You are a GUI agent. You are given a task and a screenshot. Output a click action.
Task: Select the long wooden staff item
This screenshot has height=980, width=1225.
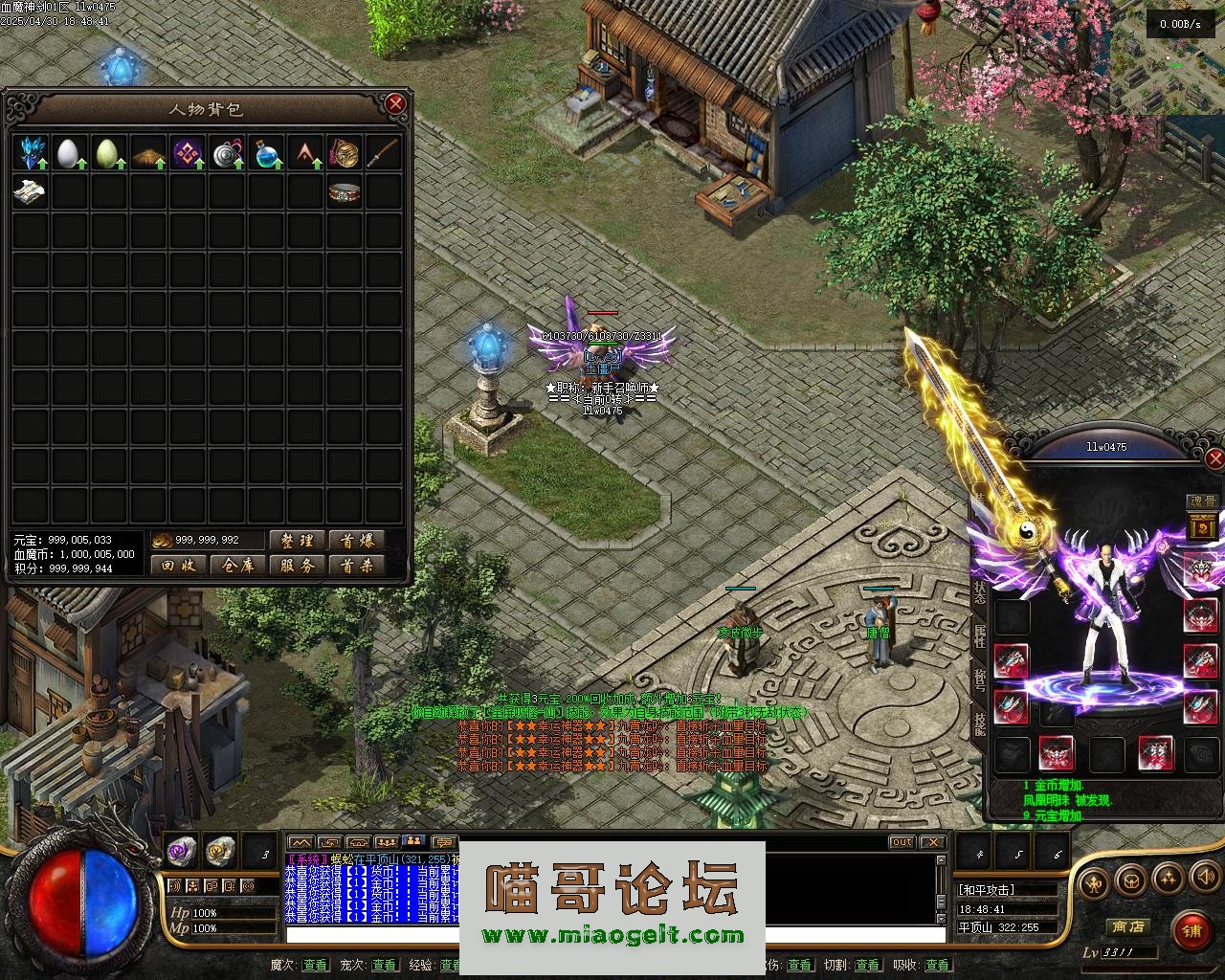click(x=384, y=153)
